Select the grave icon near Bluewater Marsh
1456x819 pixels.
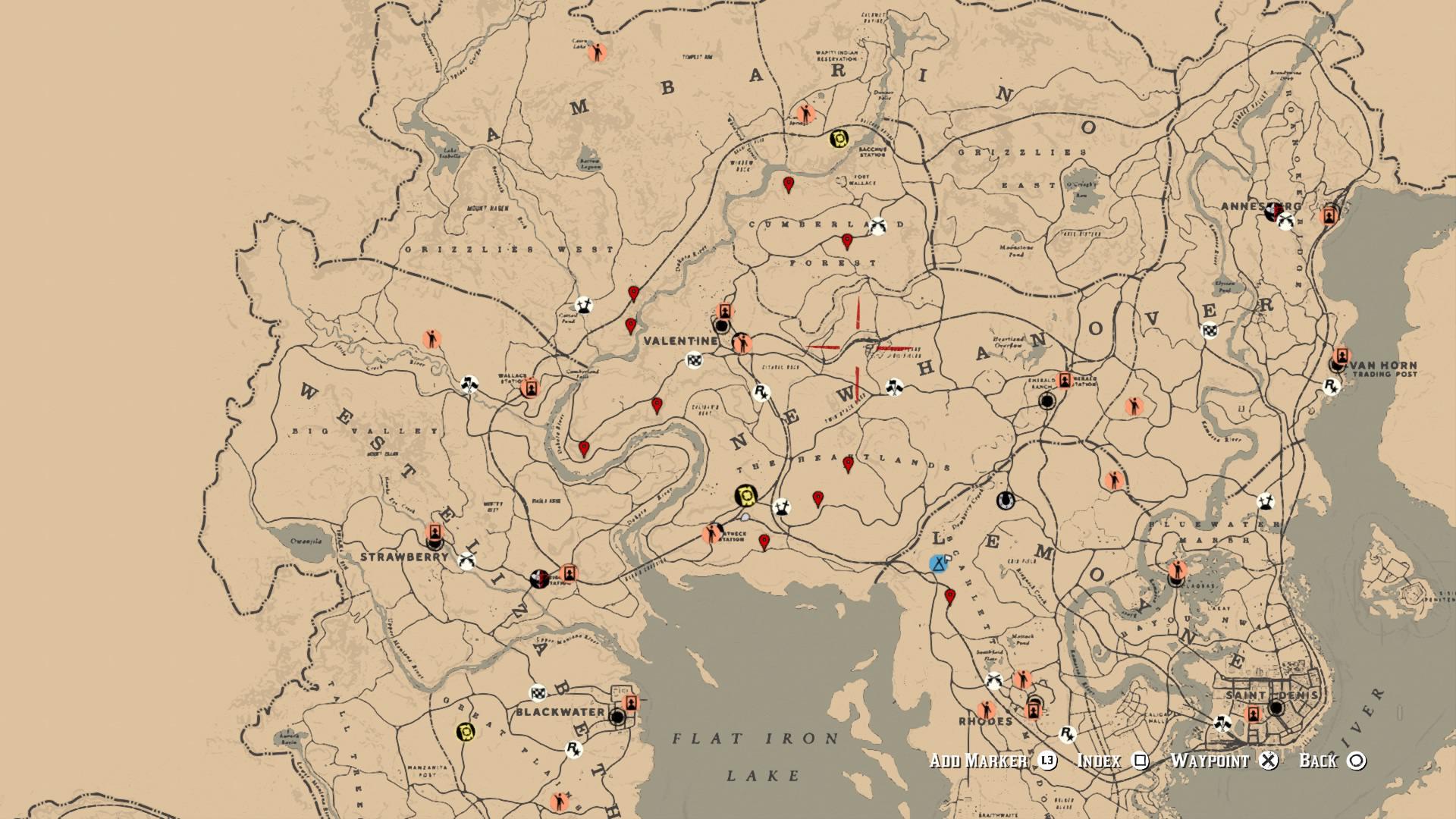[x=1266, y=502]
